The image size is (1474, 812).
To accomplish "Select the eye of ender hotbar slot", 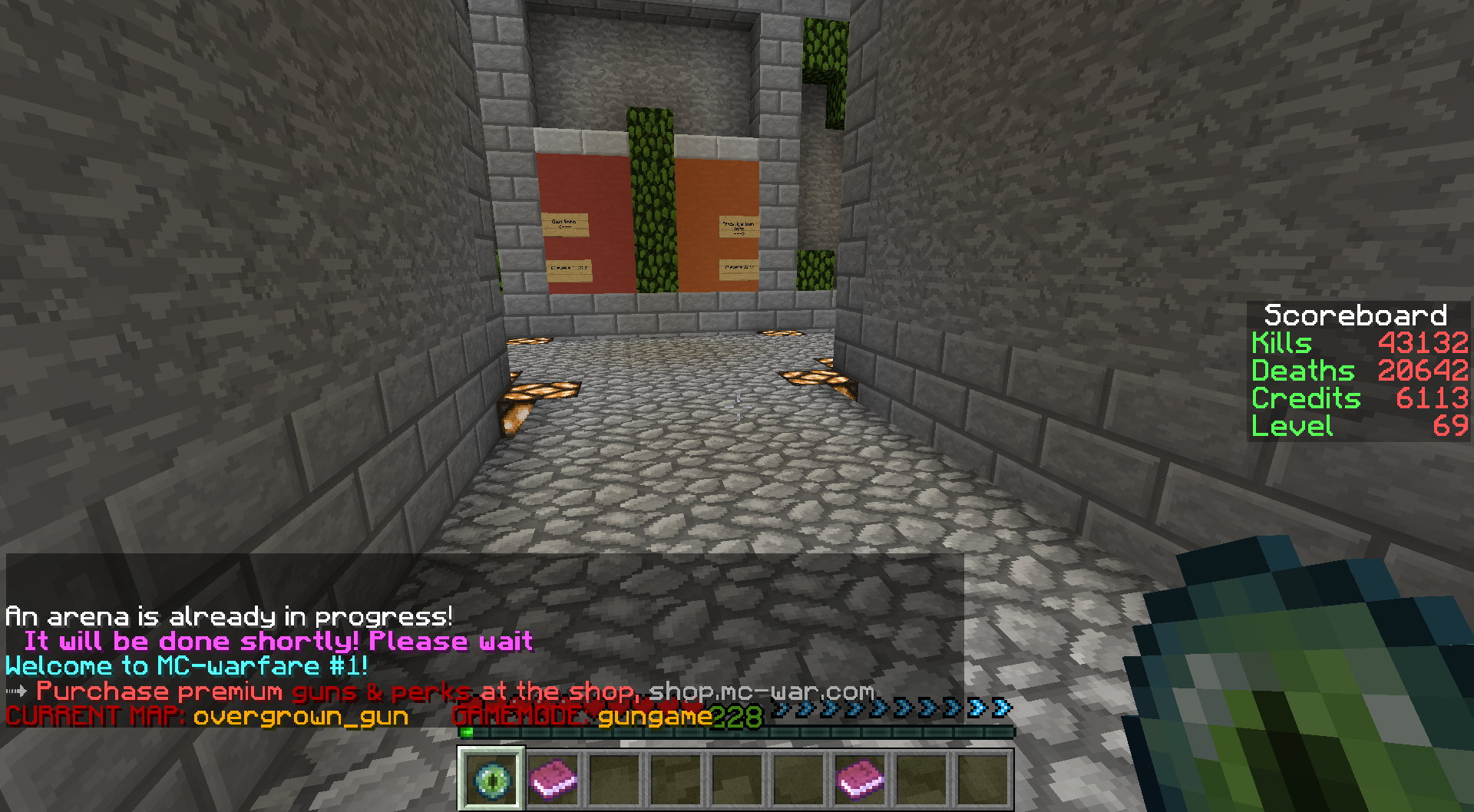I will pyautogui.click(x=491, y=778).
